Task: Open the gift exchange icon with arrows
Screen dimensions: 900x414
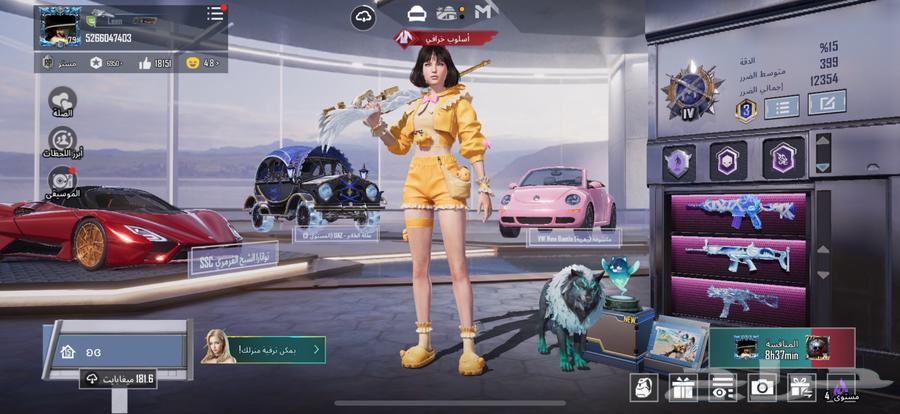Action: tap(801, 387)
